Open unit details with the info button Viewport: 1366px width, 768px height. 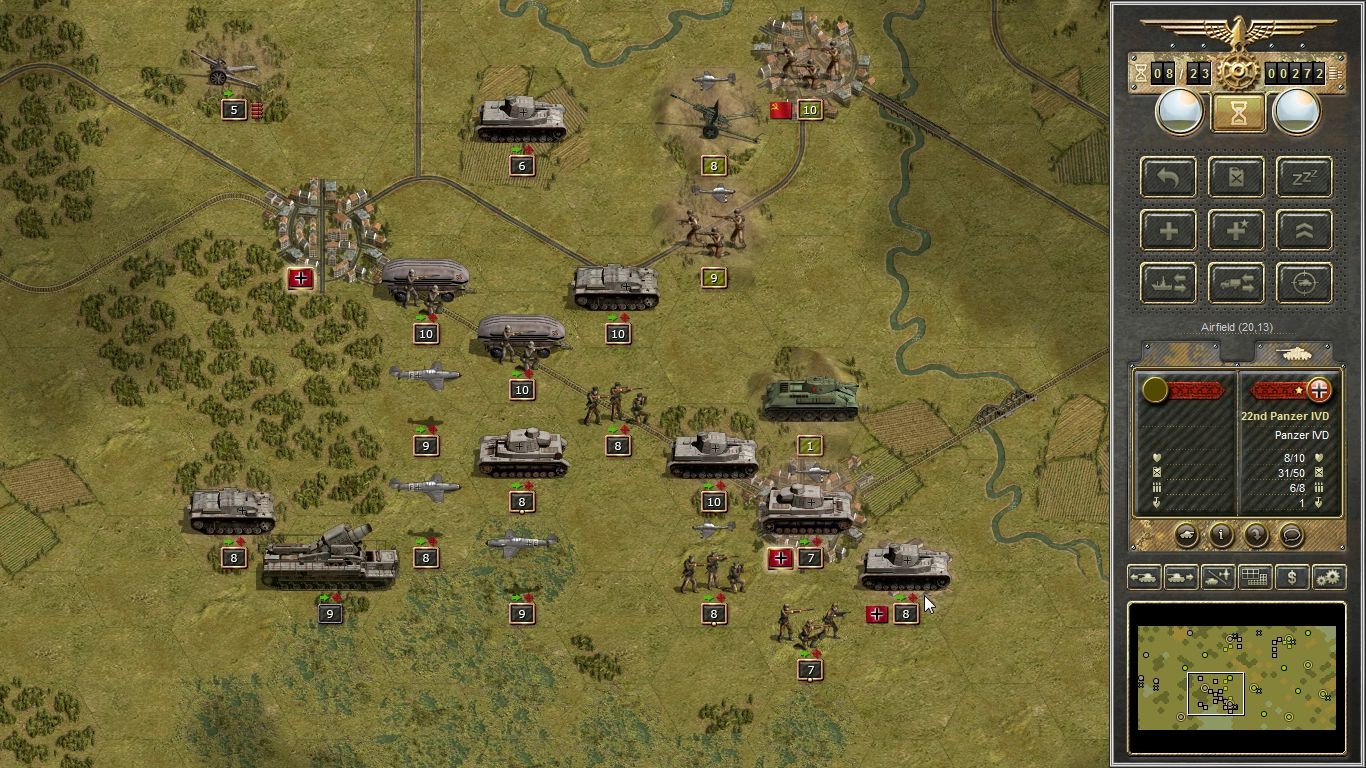click(1221, 535)
